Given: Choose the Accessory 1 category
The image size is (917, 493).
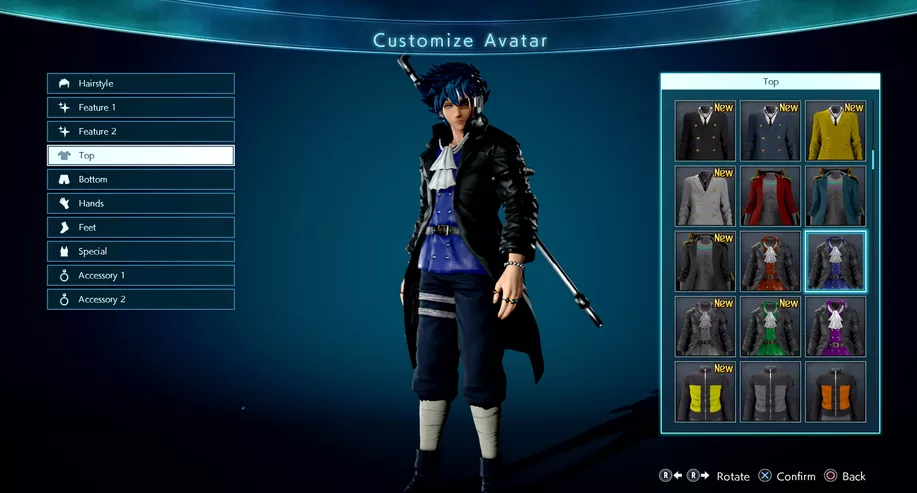Looking at the screenshot, I should click(140, 276).
